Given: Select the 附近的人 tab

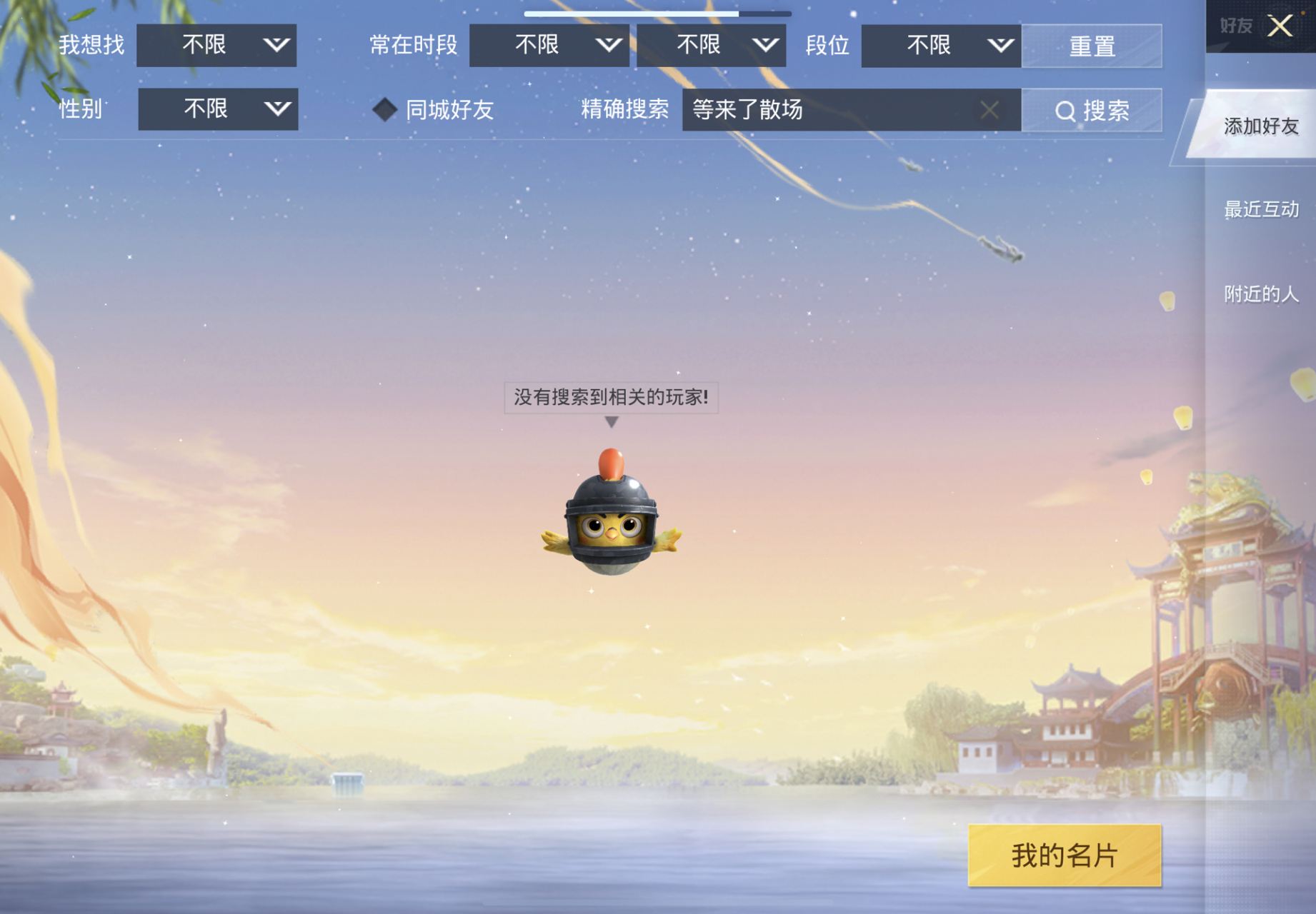Looking at the screenshot, I should point(1262,293).
